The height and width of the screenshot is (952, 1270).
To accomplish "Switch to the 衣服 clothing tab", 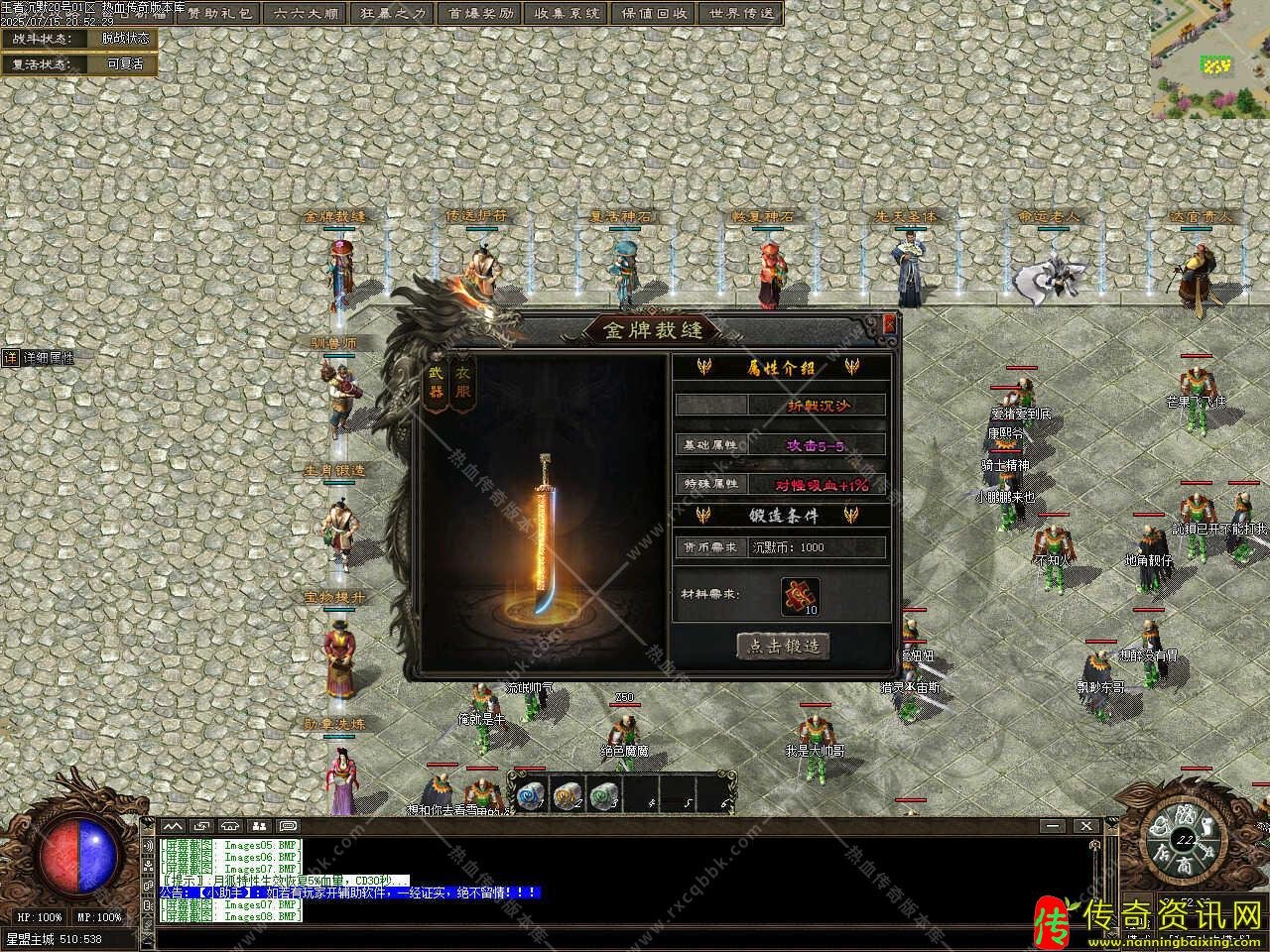I will coord(462,383).
